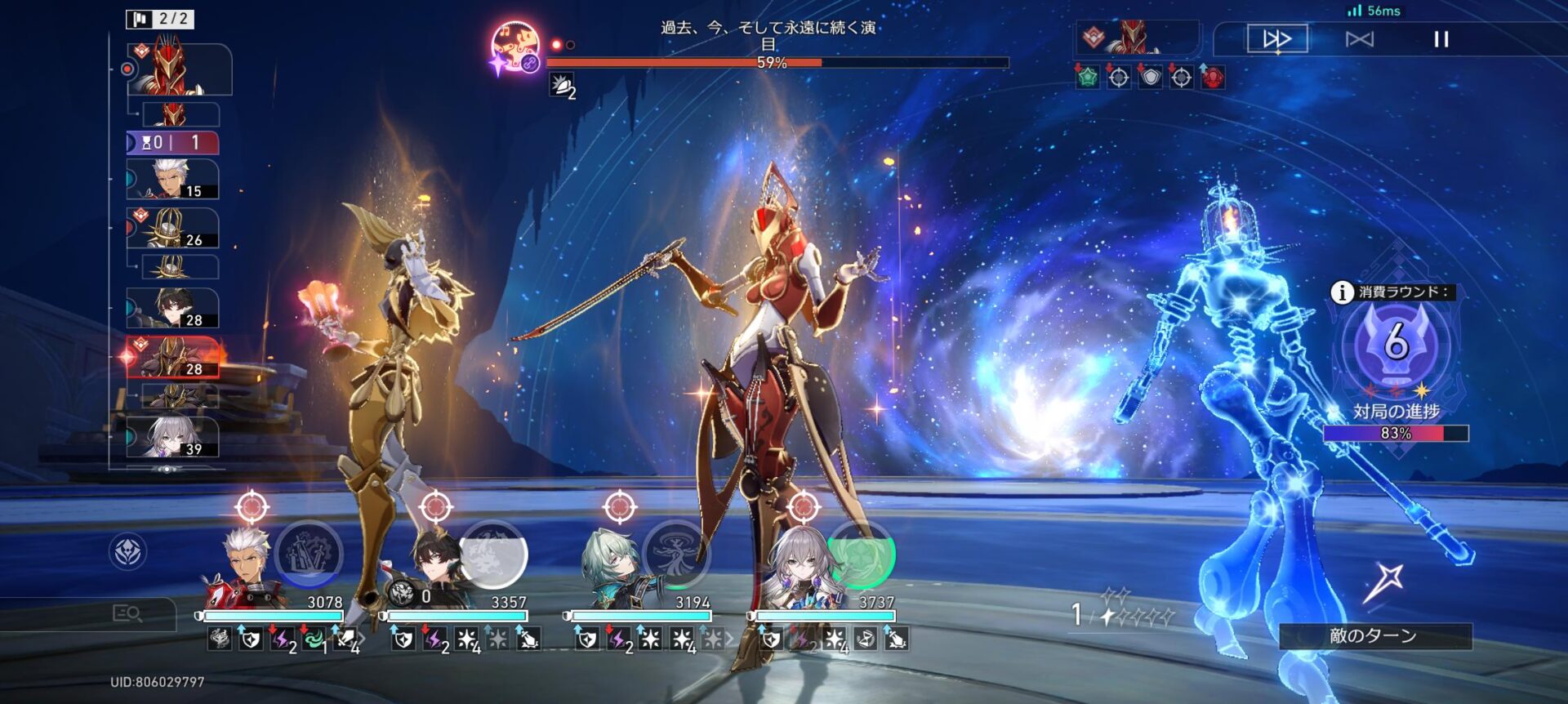Open the enemy status panel at top right

pos(1137,38)
